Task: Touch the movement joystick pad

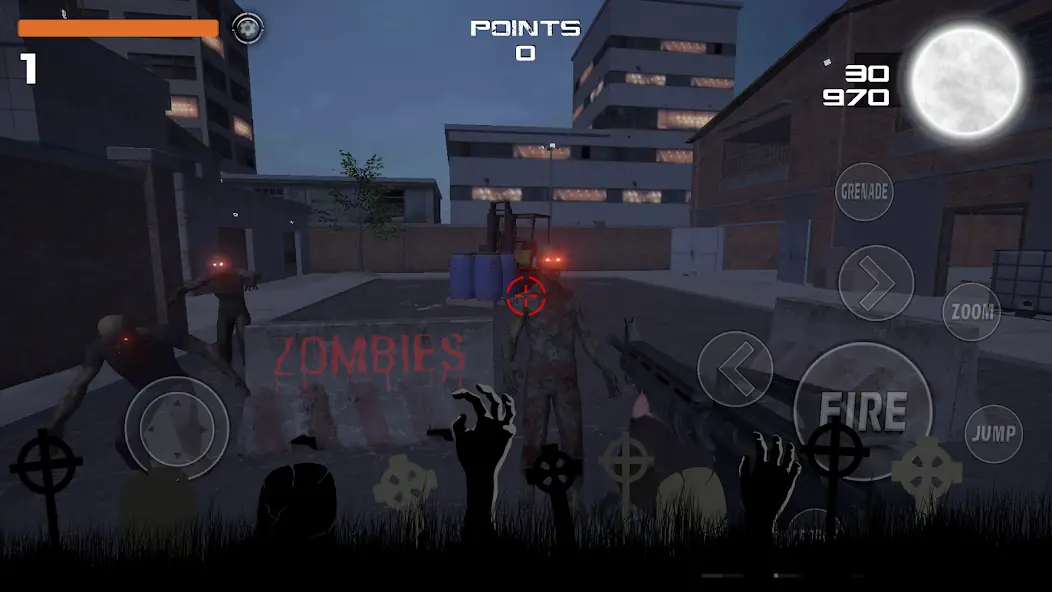Action: pos(176,428)
